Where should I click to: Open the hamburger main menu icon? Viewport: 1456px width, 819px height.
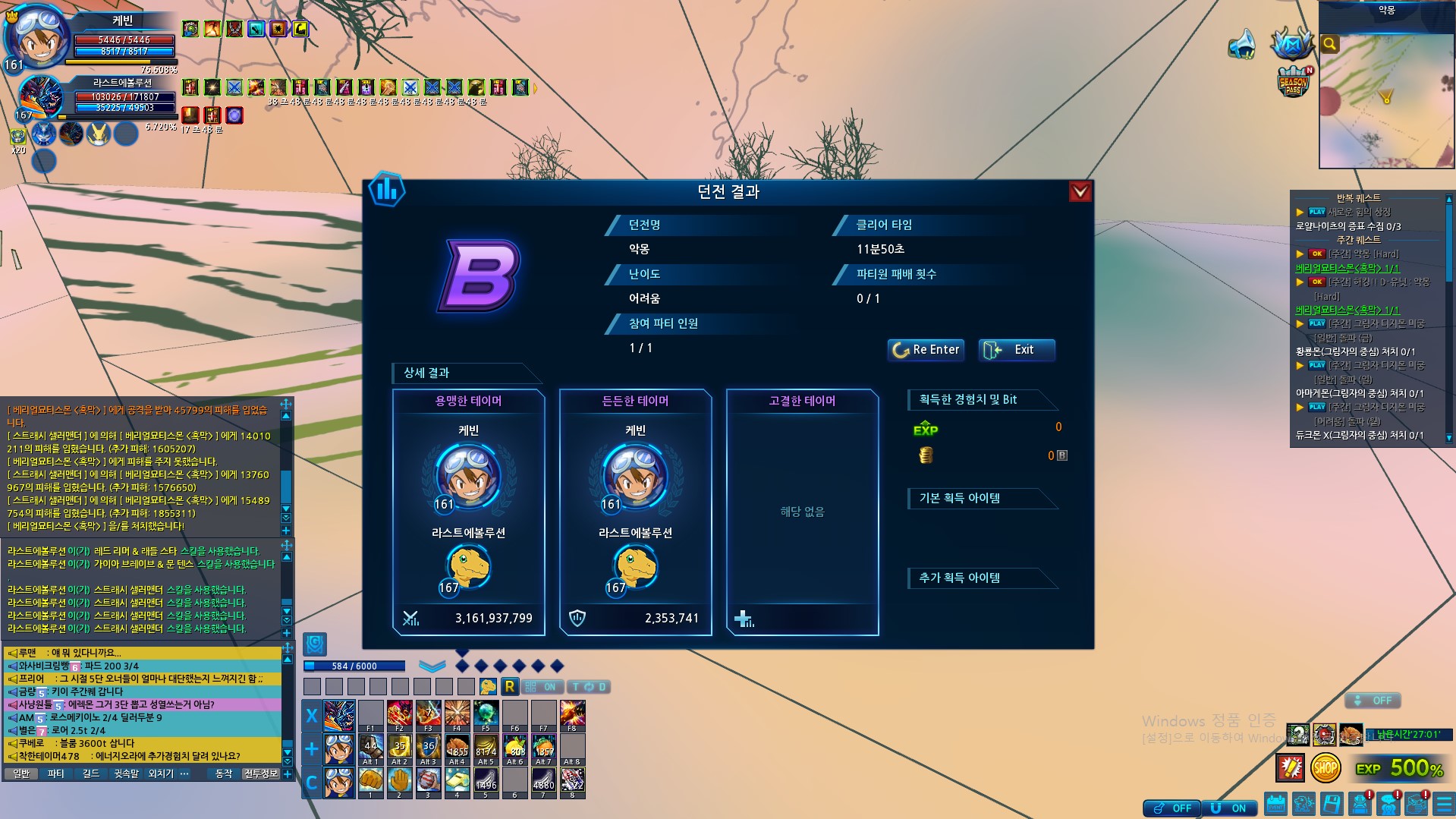tap(1444, 804)
